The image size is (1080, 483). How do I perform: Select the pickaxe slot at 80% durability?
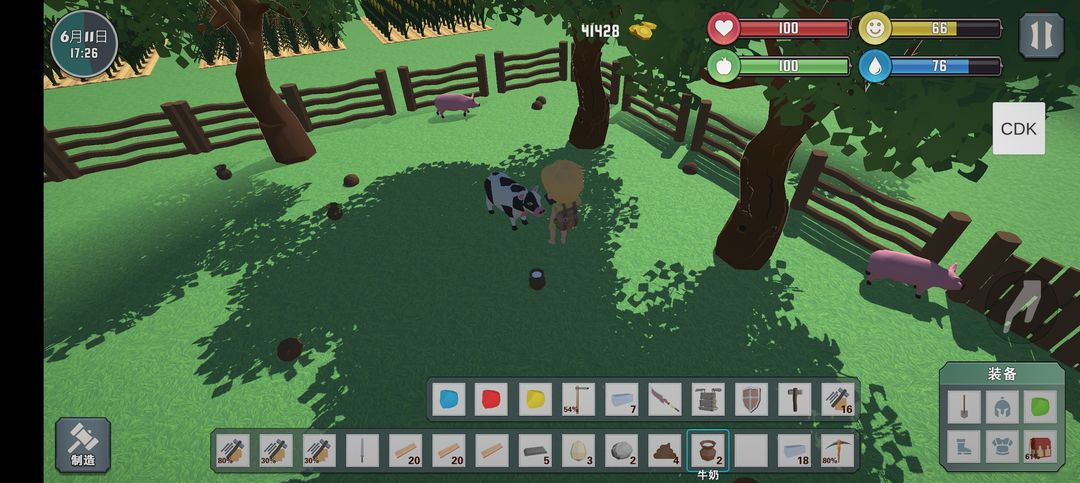837,450
